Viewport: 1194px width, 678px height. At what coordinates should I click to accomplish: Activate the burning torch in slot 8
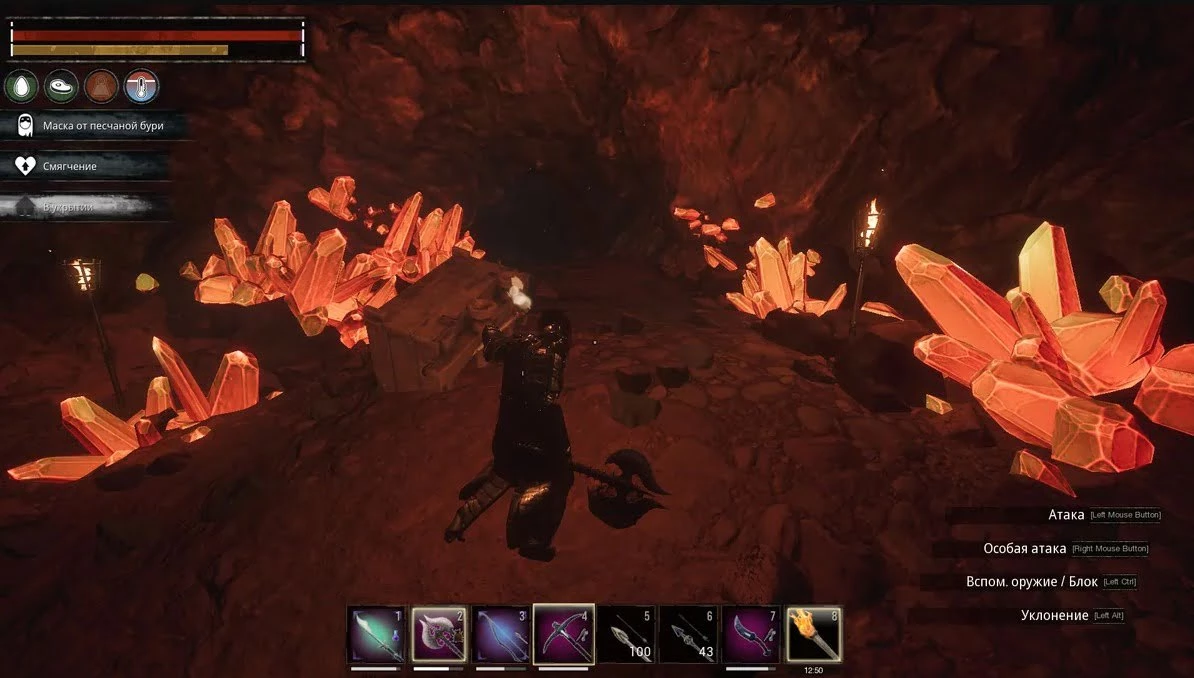pyautogui.click(x=813, y=634)
